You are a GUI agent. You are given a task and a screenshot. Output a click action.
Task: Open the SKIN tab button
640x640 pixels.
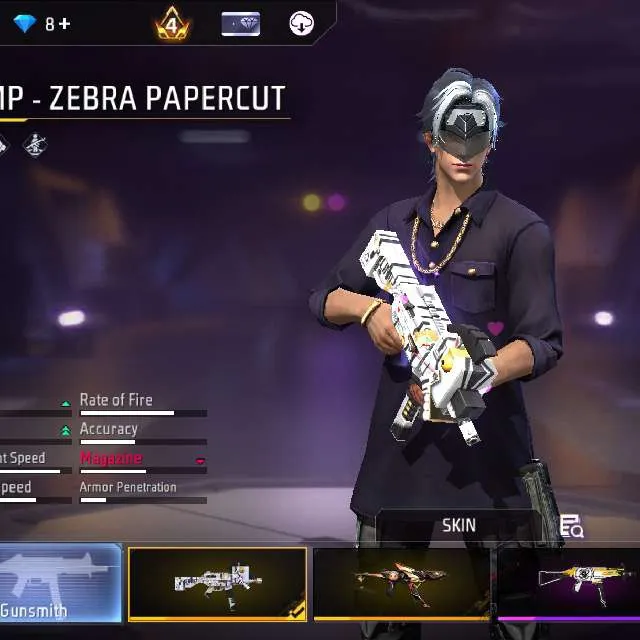[x=459, y=526]
